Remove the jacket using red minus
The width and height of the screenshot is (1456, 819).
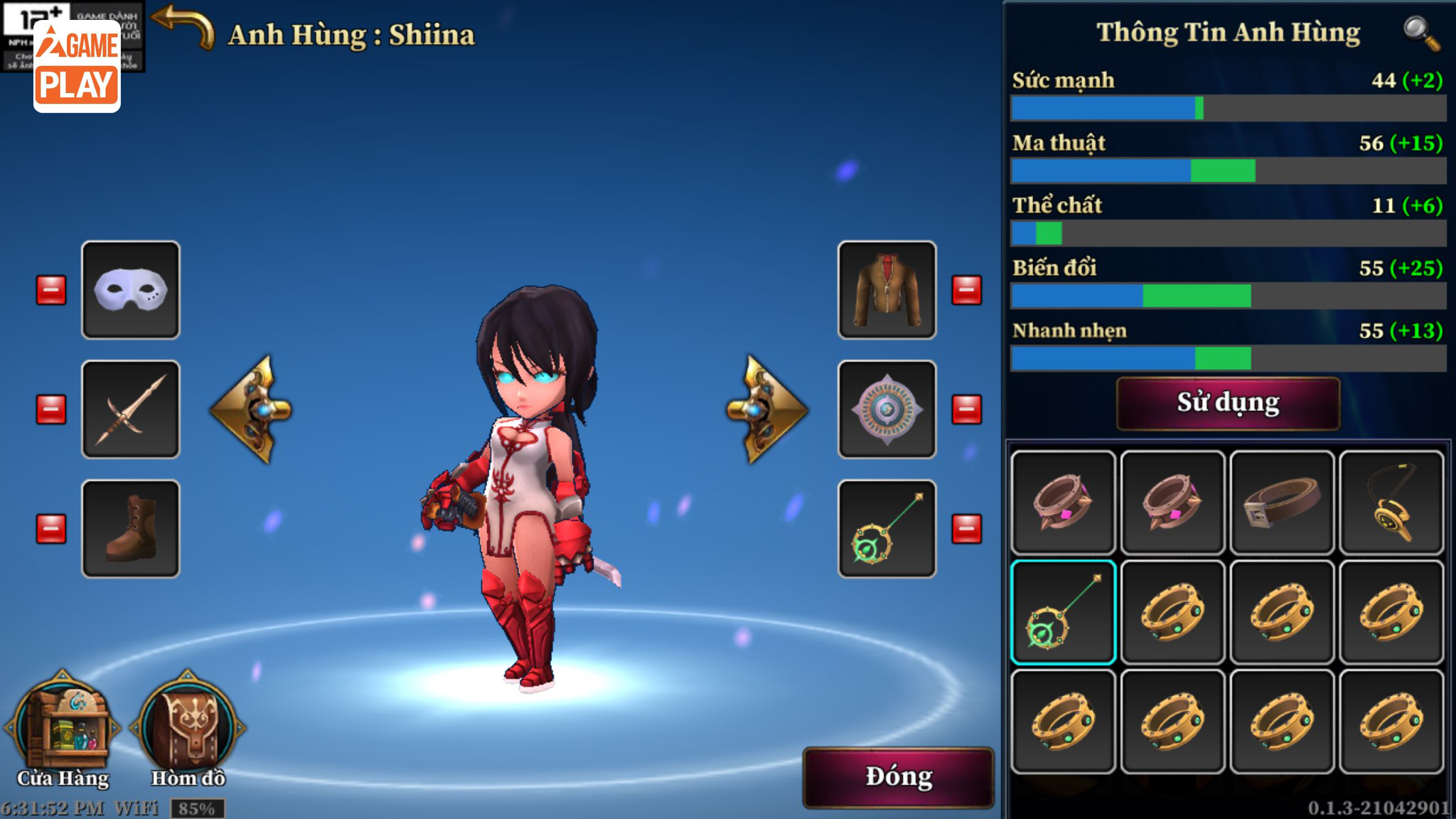(967, 290)
